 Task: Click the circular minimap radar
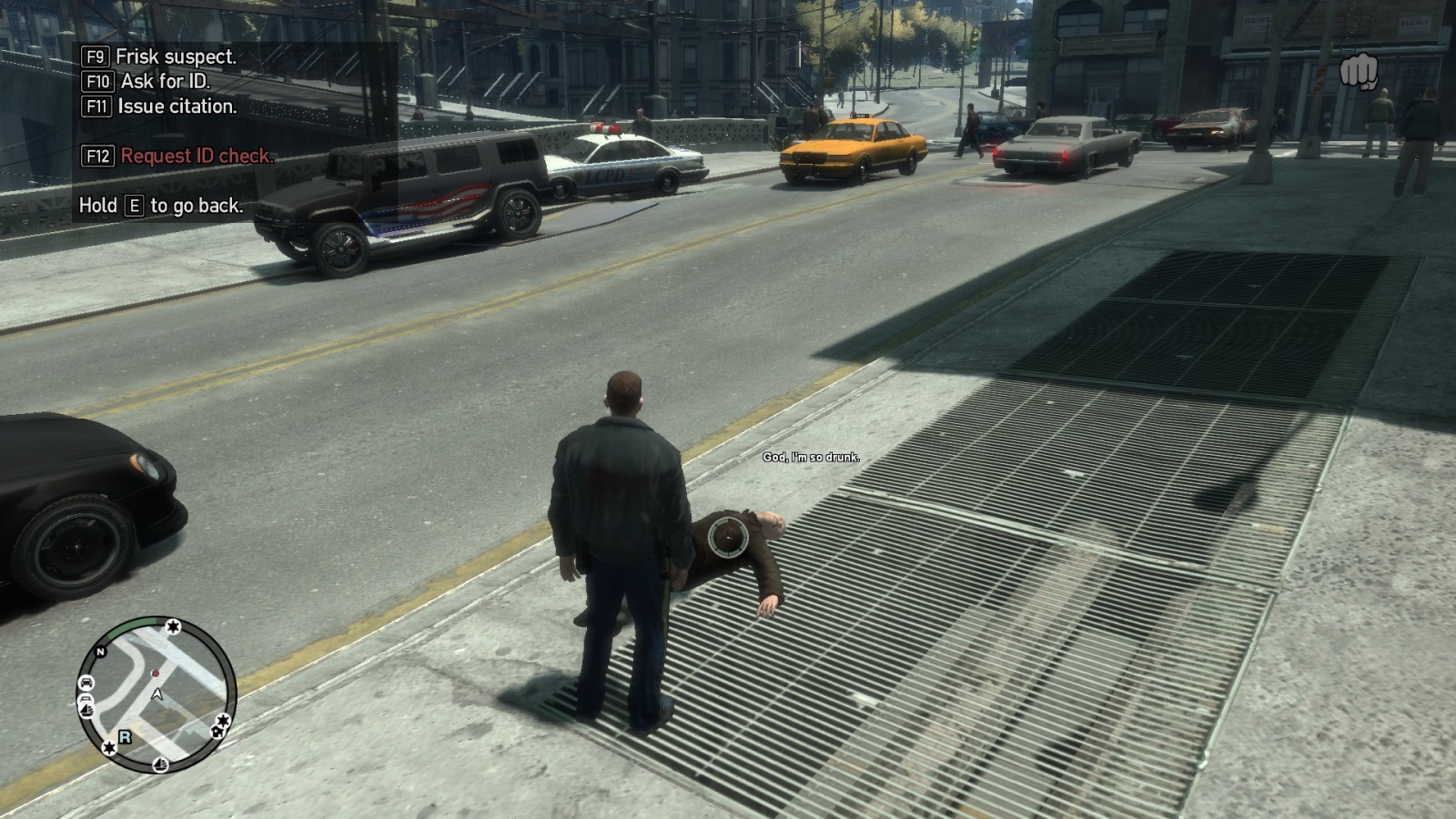[x=156, y=694]
